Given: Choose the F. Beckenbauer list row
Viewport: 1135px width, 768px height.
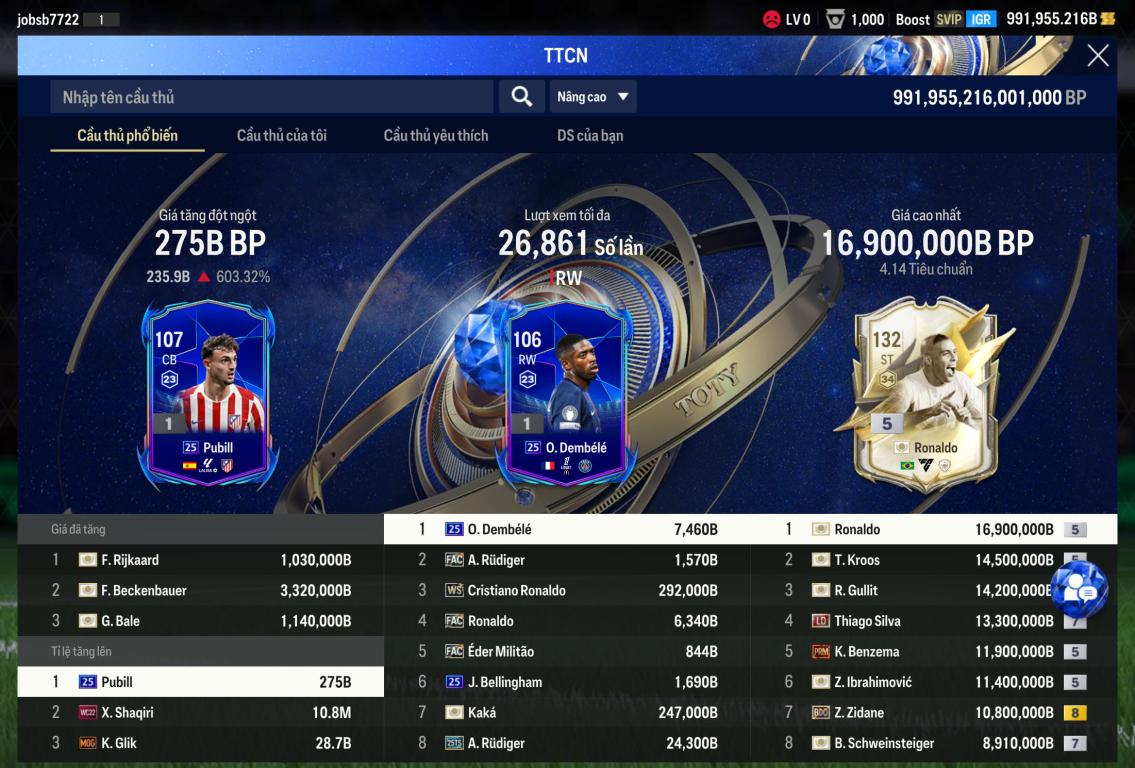Looking at the screenshot, I should point(200,591).
